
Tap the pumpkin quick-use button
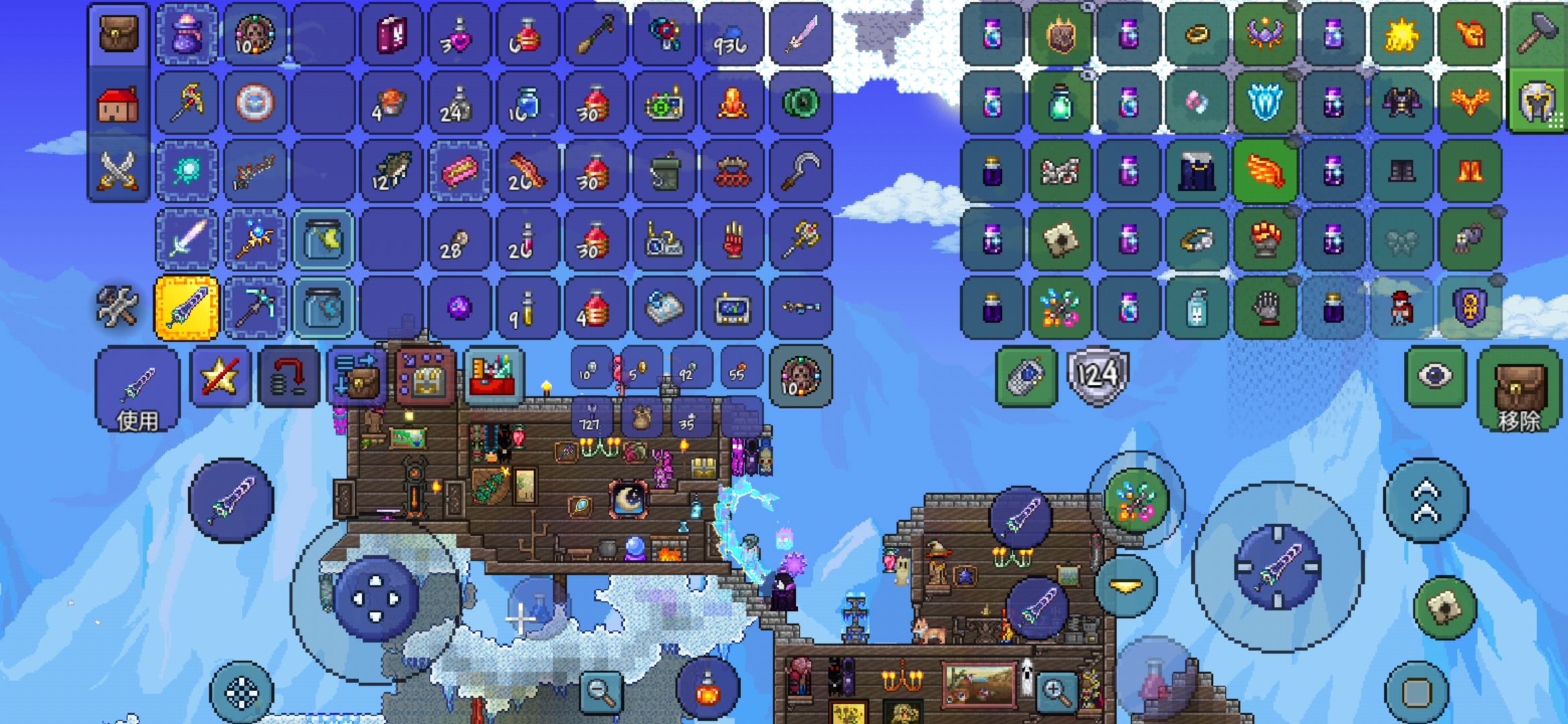(708, 690)
